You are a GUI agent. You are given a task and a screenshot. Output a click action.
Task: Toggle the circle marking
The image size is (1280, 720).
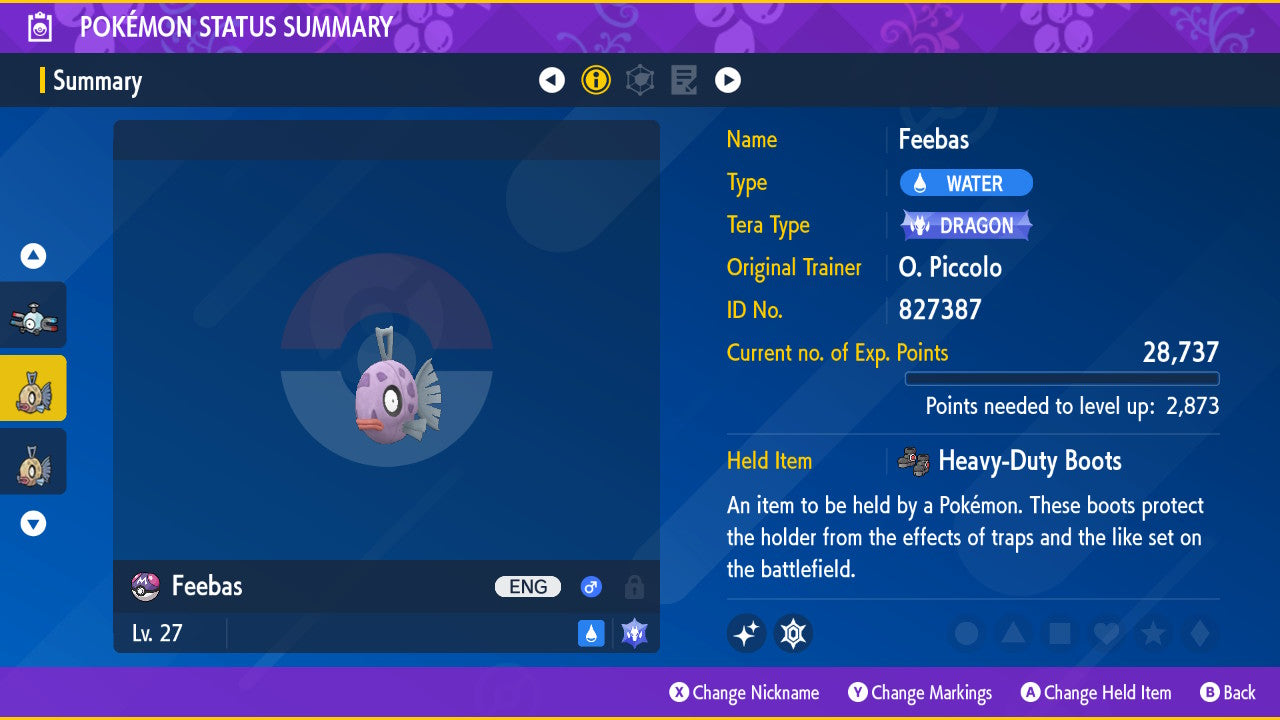(966, 633)
